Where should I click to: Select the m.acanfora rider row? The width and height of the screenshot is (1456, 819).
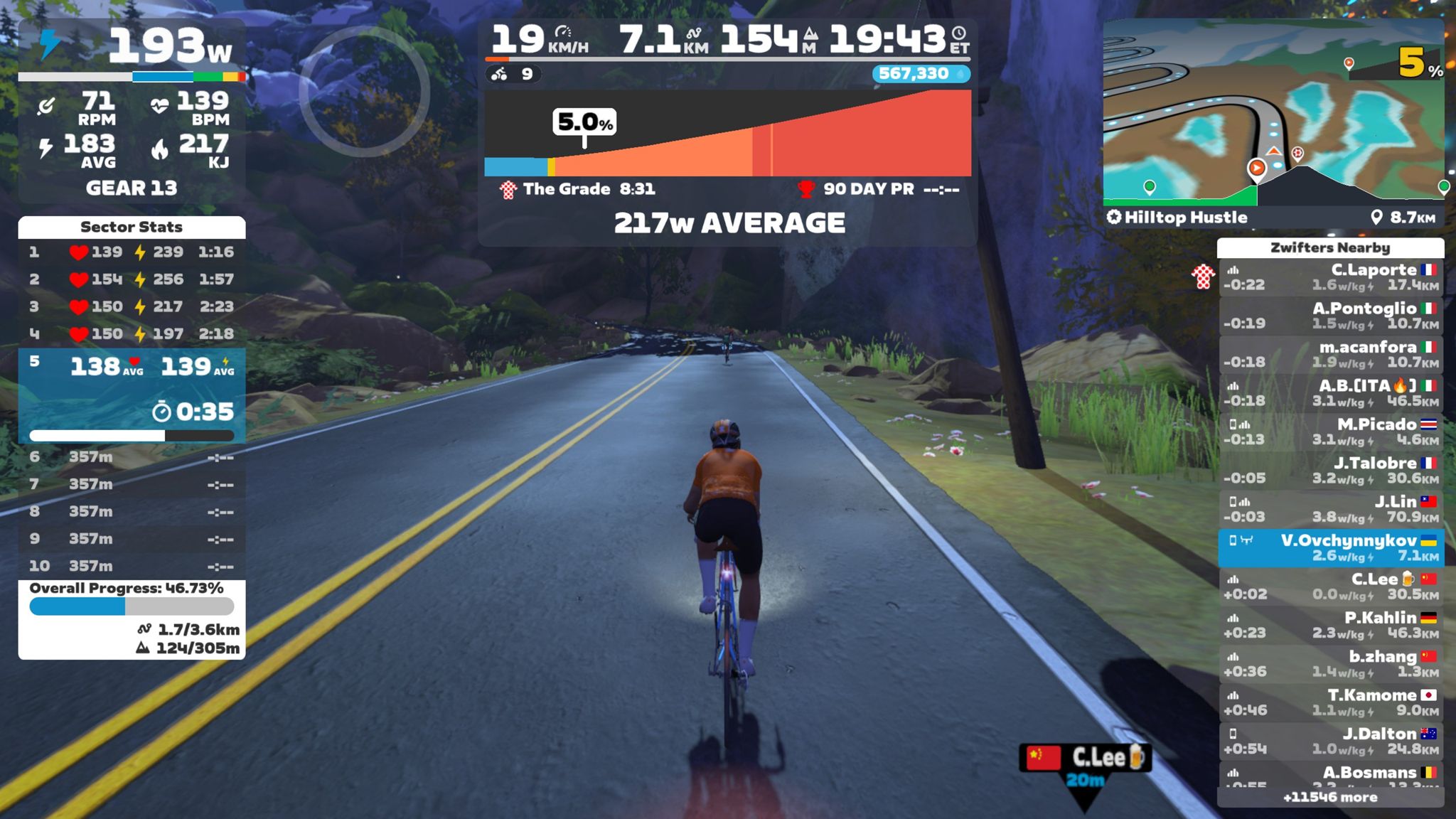[x=1331, y=354]
